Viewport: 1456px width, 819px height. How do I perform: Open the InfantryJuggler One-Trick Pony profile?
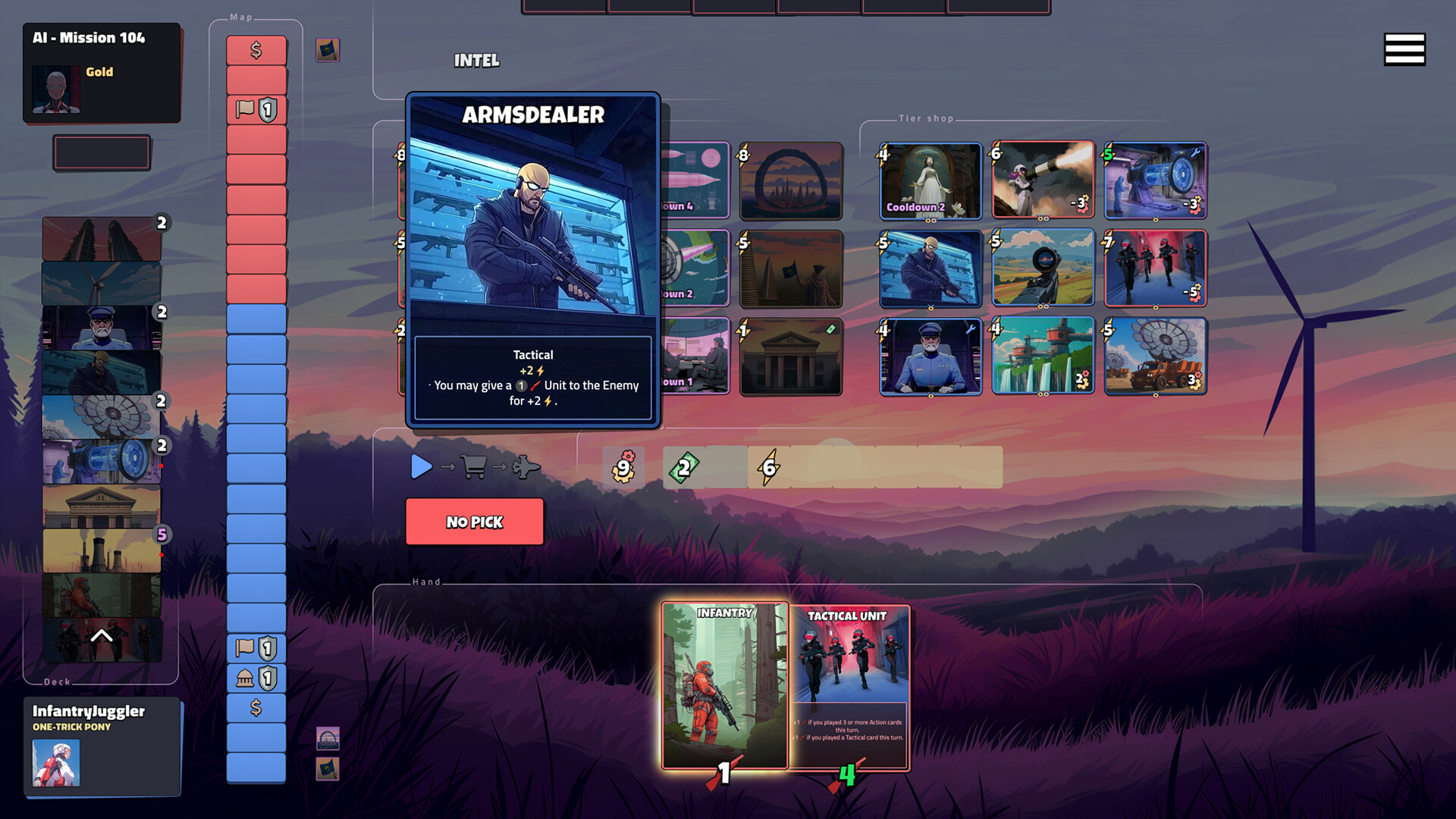click(x=102, y=747)
